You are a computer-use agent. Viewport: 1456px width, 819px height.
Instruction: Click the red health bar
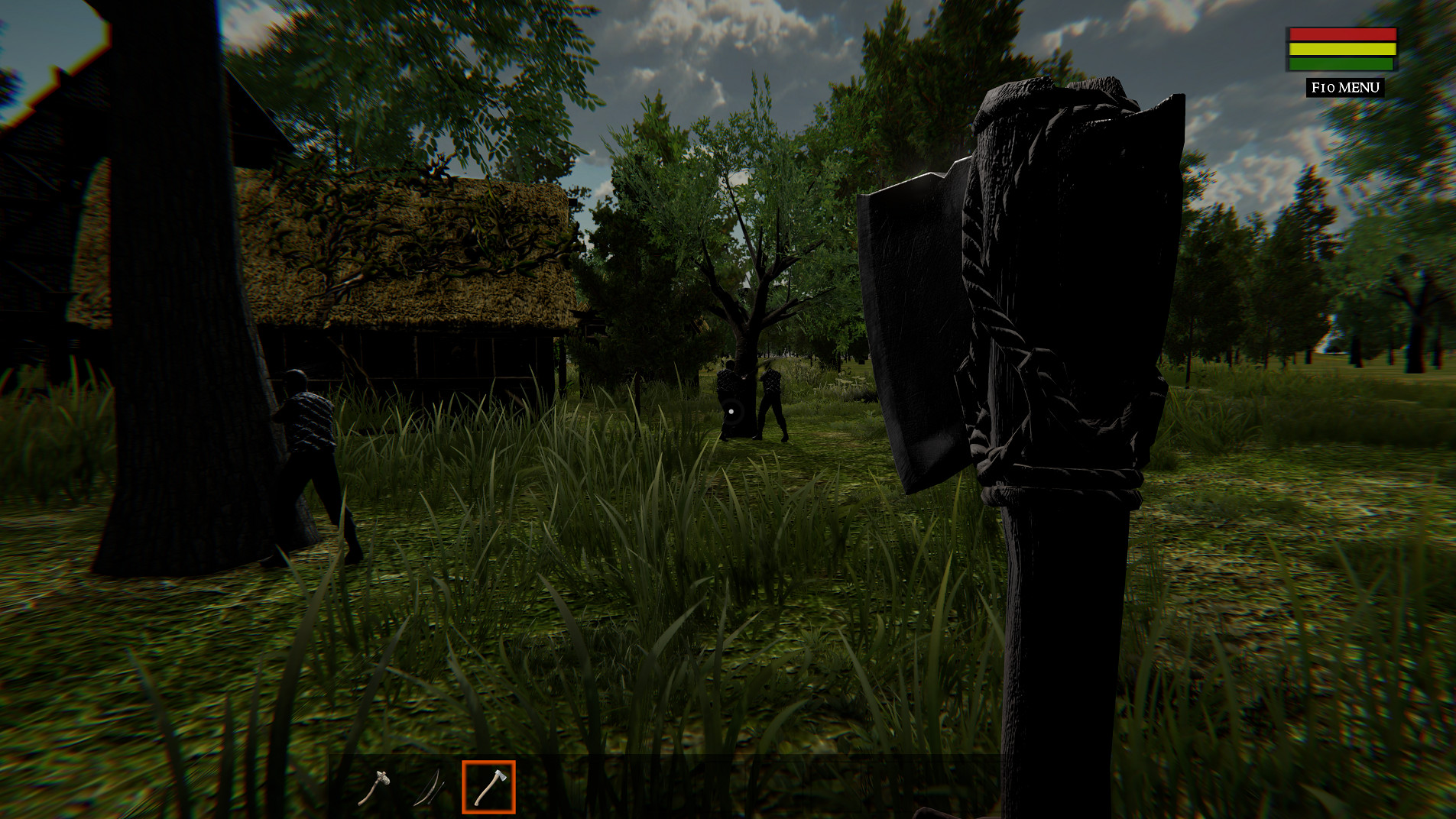click(1341, 35)
